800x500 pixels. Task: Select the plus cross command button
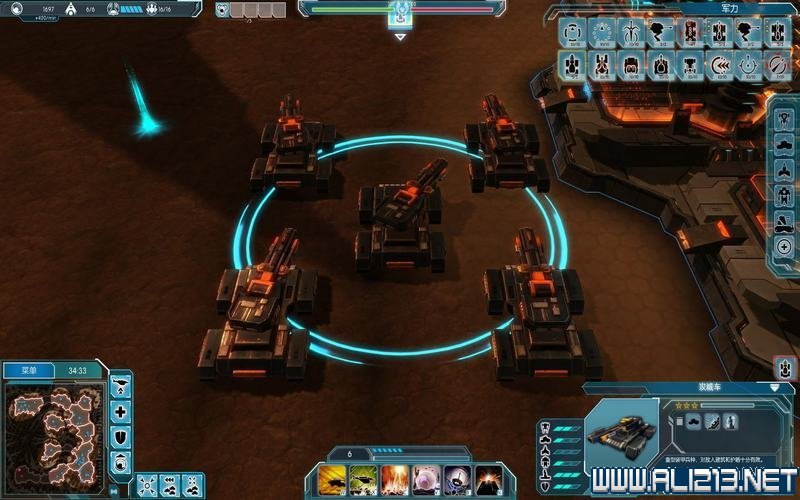[121, 412]
